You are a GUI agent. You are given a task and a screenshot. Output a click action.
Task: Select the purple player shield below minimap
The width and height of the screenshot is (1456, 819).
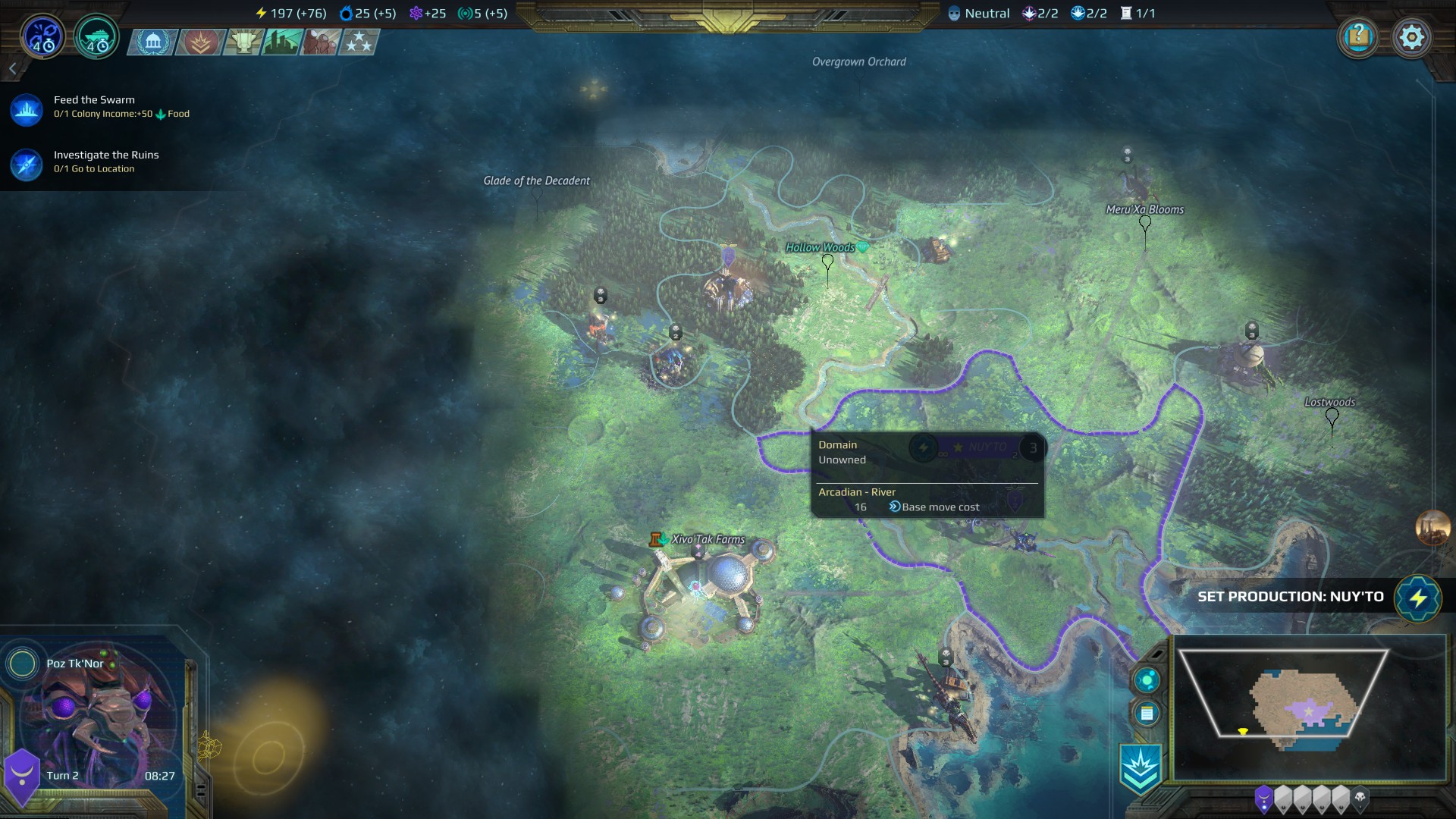(x=1263, y=799)
